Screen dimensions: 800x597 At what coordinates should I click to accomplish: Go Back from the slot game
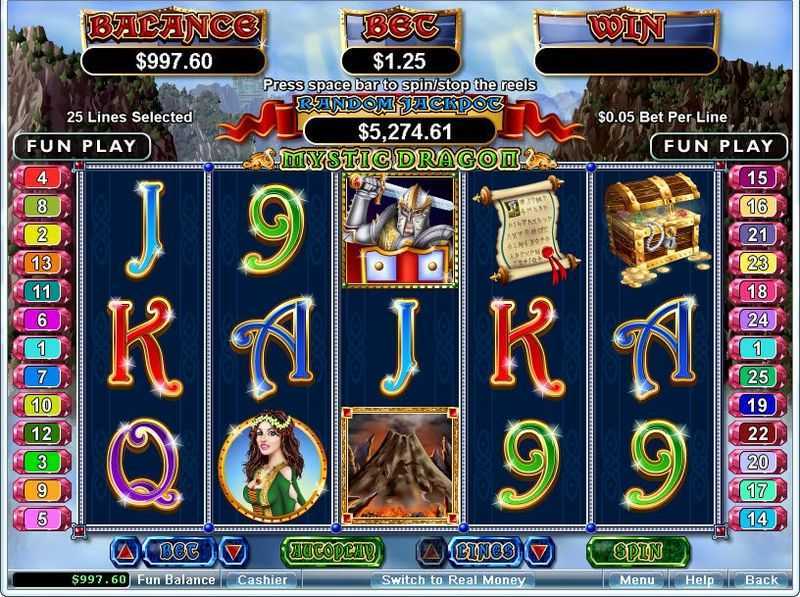pos(761,580)
